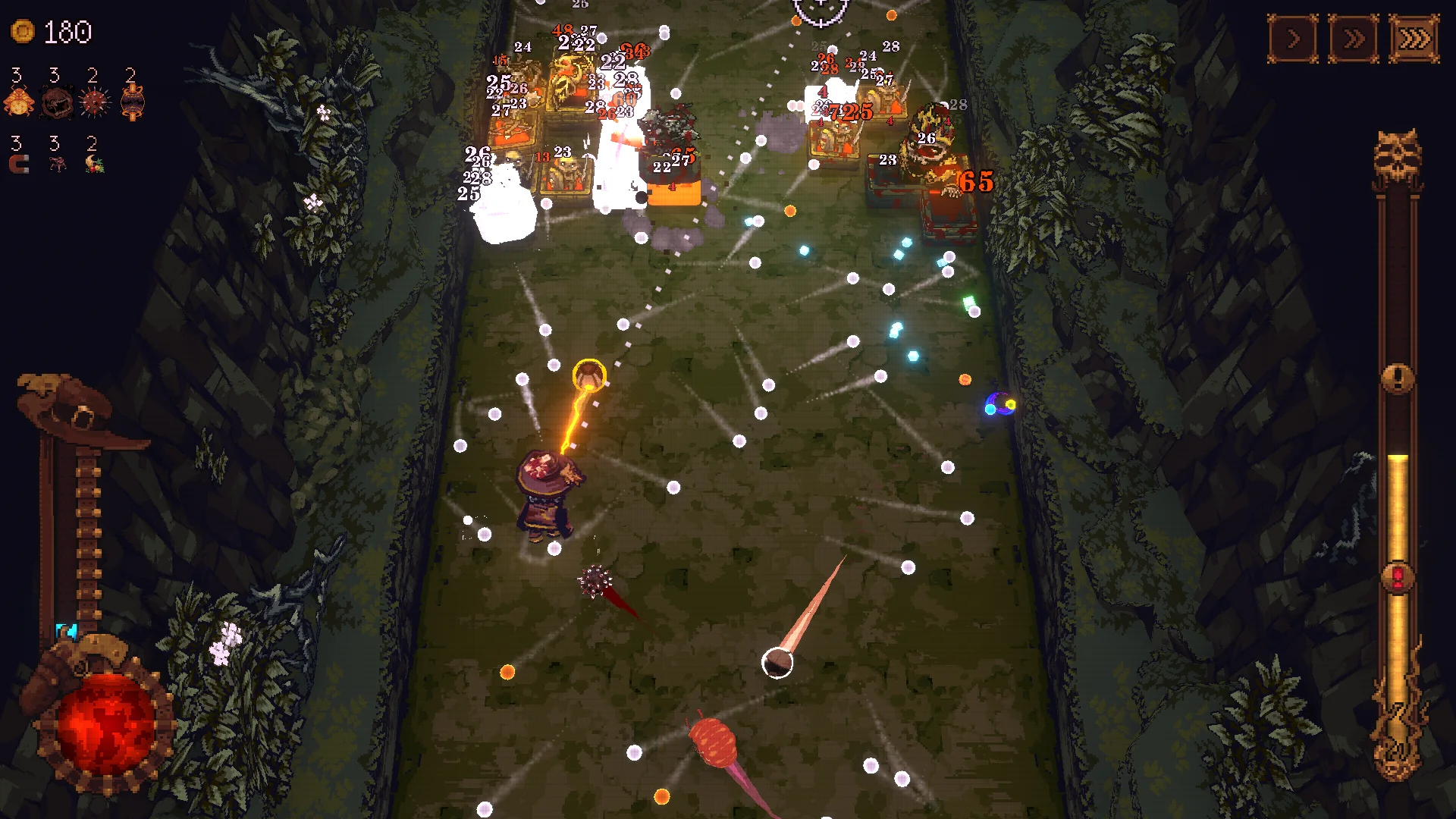This screenshot has width=1456, height=819.
Task: Select the cornucopia passive icon
Action: coord(95,164)
